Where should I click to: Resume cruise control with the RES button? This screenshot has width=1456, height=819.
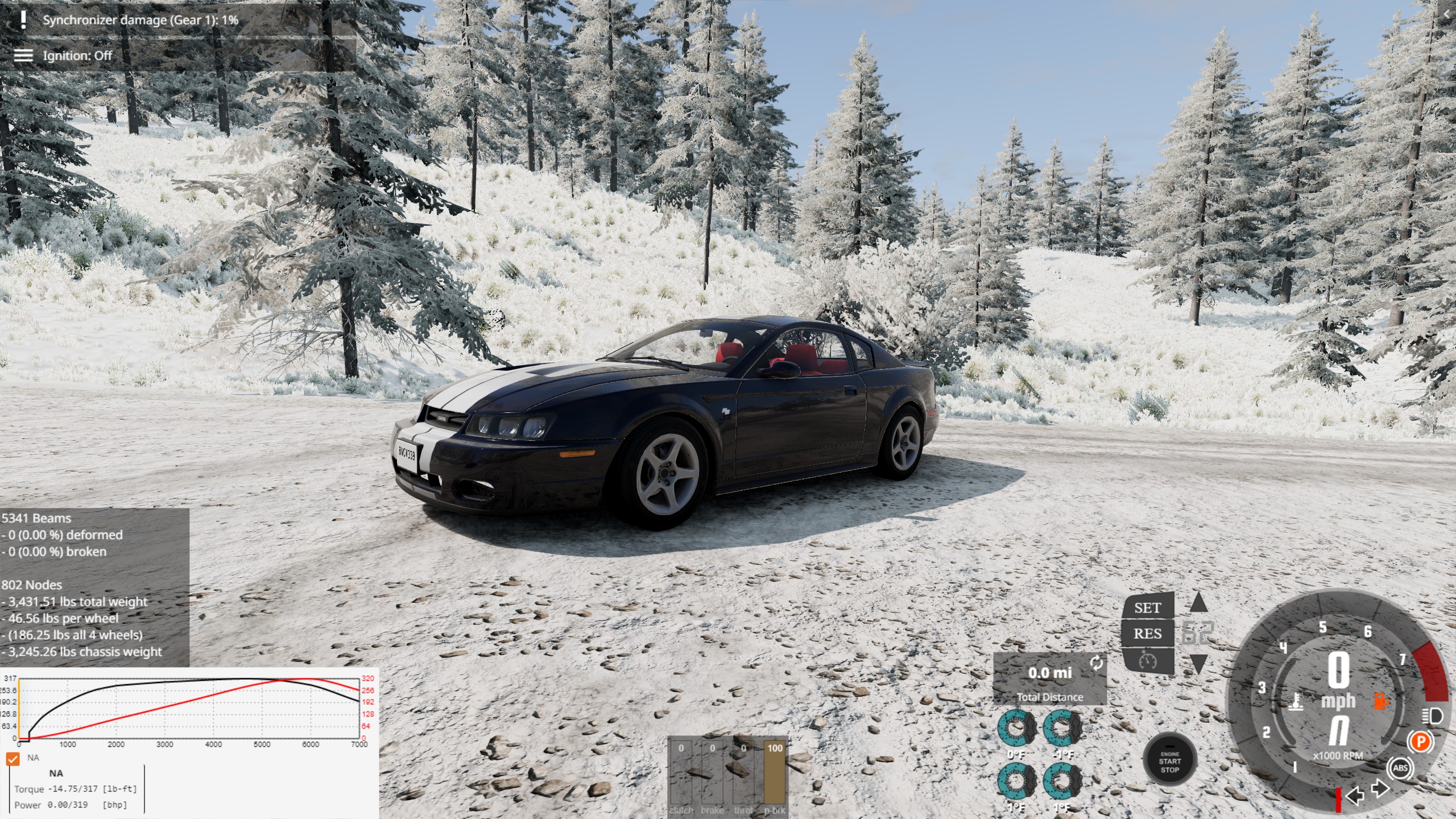click(1147, 634)
